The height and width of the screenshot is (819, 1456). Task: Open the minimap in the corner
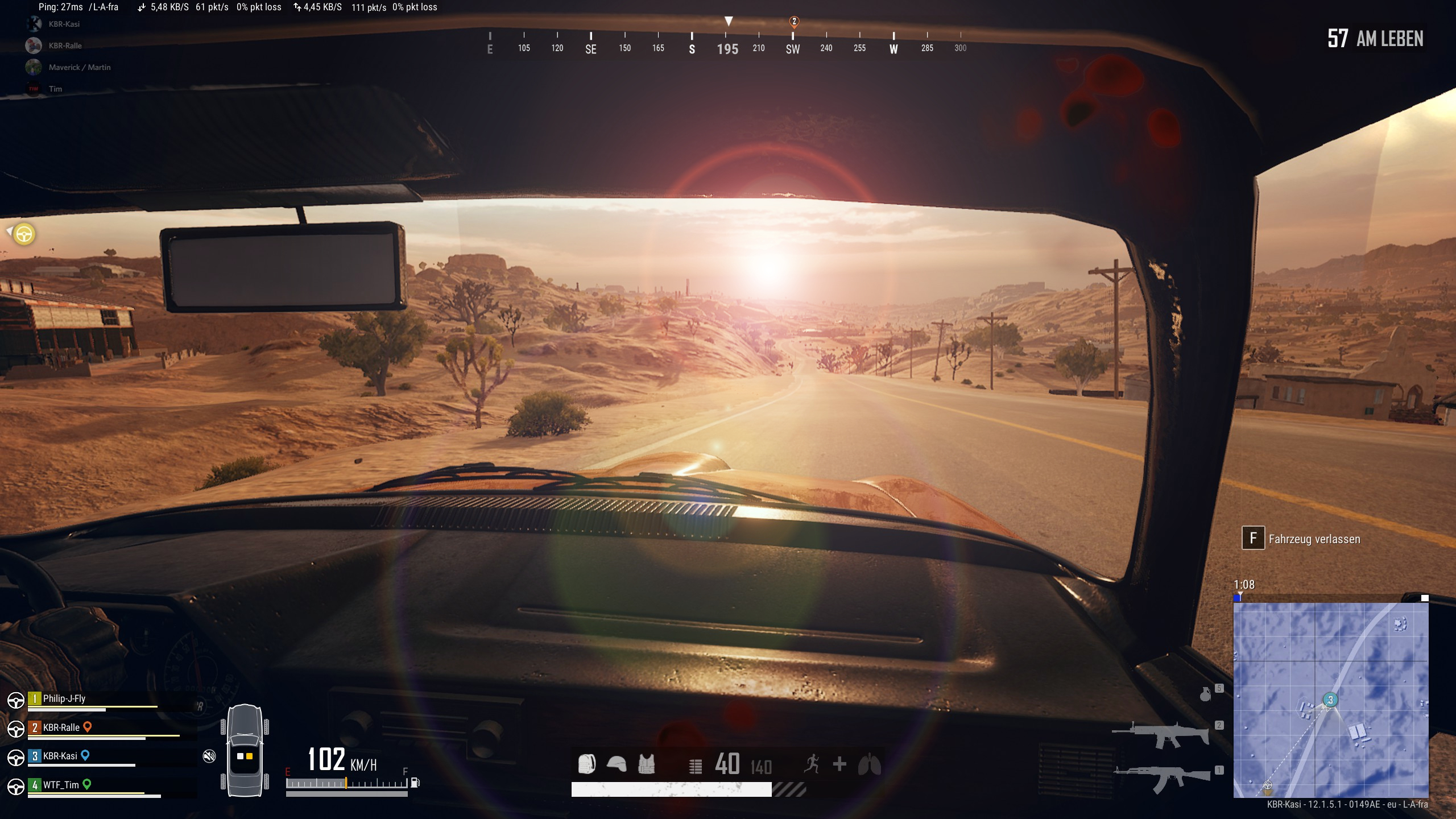coord(1330,700)
